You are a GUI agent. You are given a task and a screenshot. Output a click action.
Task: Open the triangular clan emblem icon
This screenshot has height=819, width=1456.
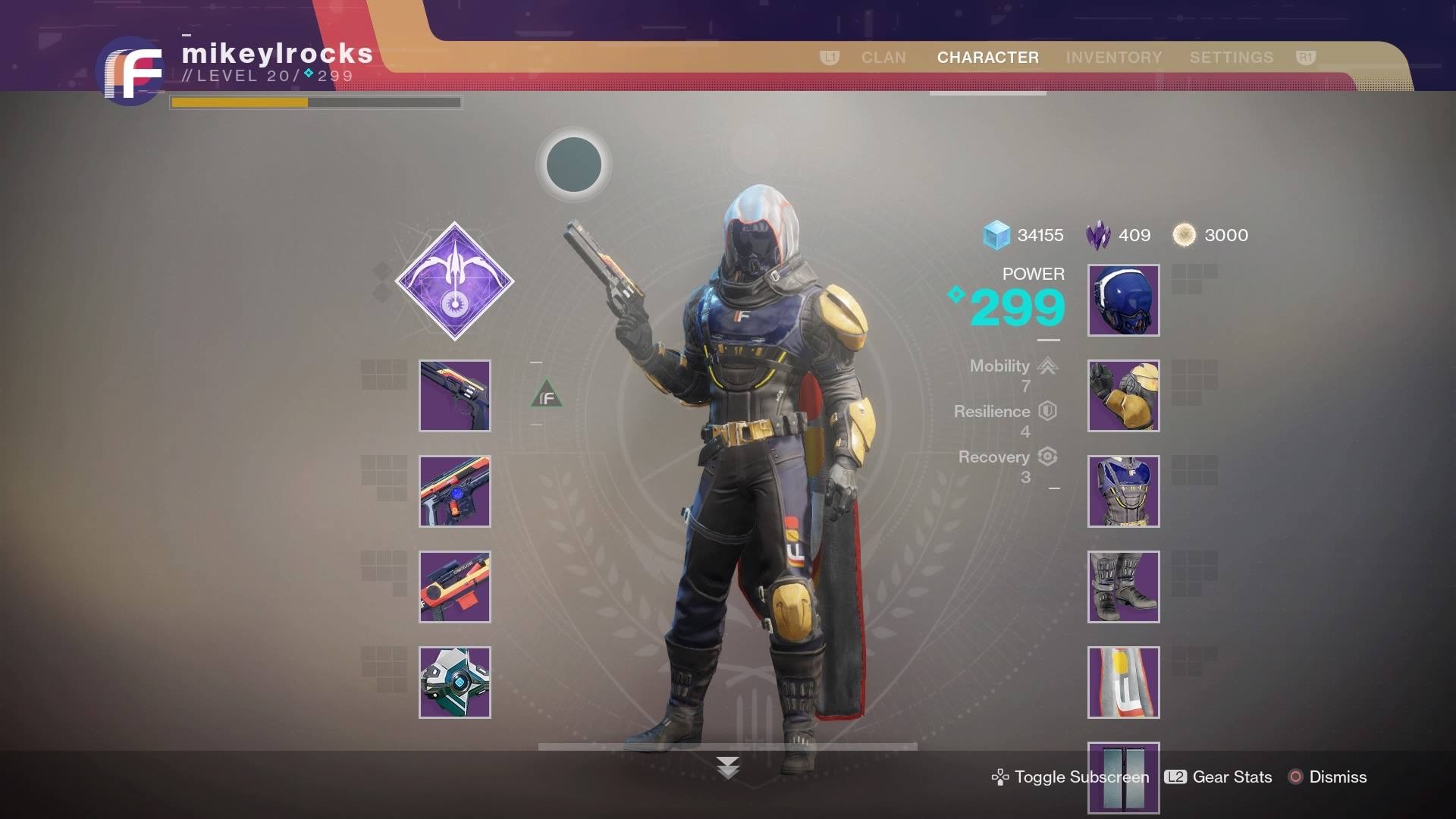pos(547,395)
